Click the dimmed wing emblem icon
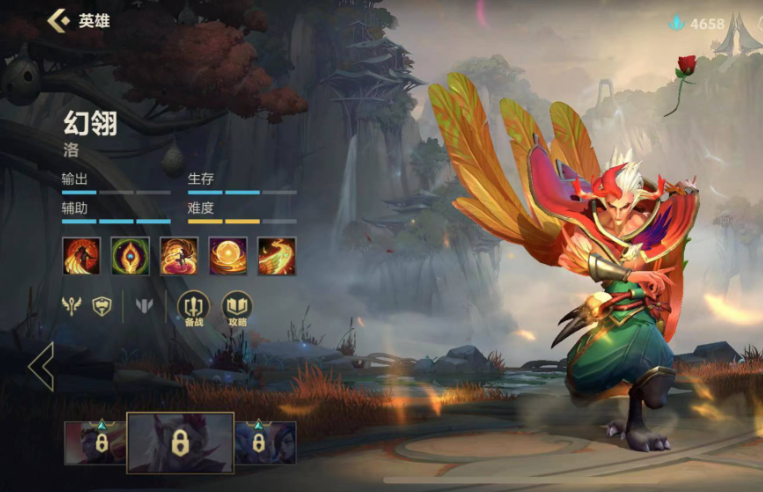763x492 pixels. [144, 306]
